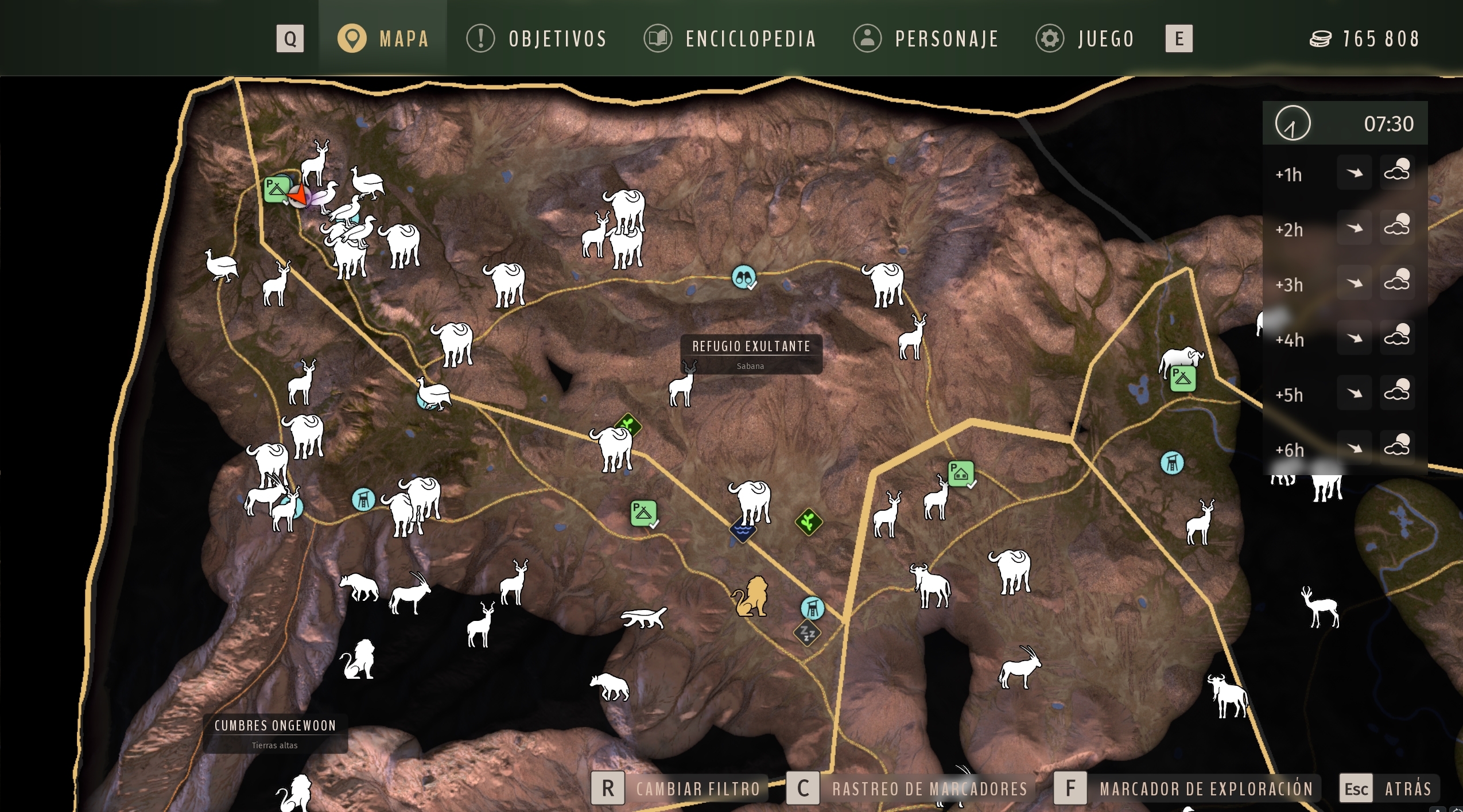
Task: Click the JUEGO gear icon
Action: (x=1050, y=38)
